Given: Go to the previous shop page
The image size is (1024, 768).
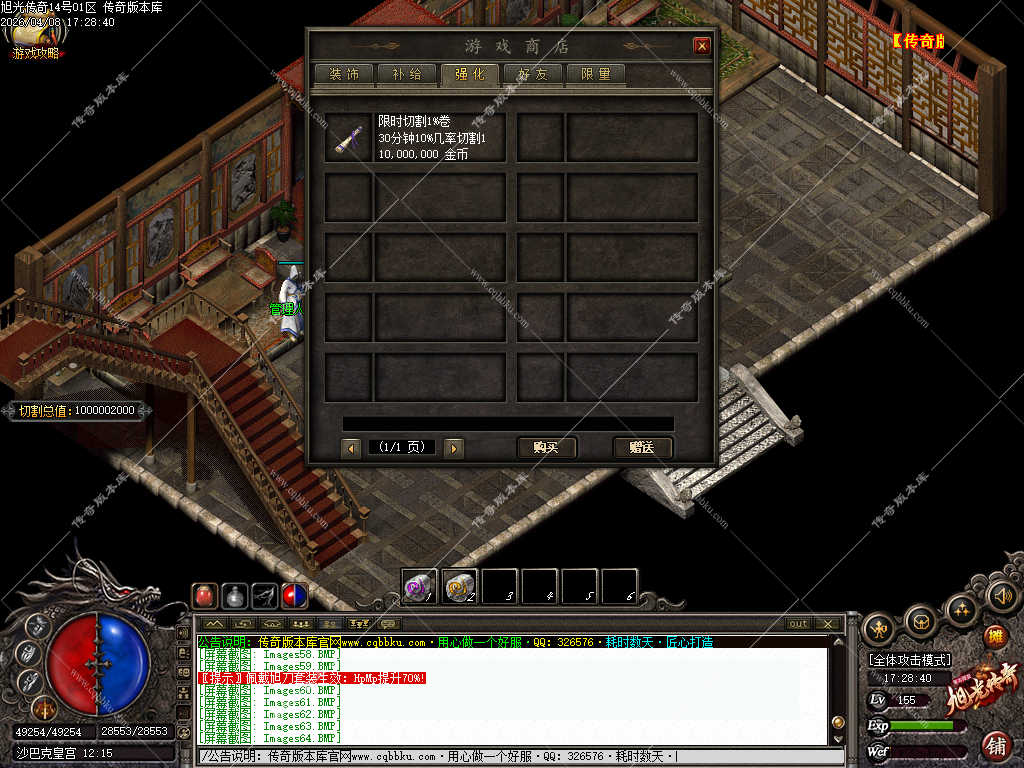Looking at the screenshot, I should click(x=351, y=448).
